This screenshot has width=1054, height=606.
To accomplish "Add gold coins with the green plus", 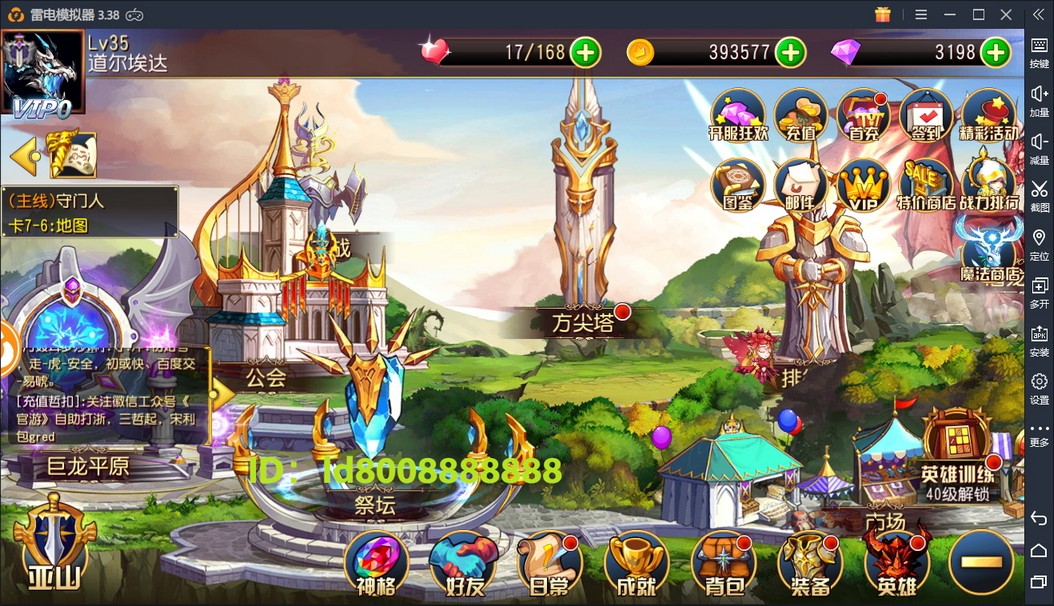I will tap(790, 52).
